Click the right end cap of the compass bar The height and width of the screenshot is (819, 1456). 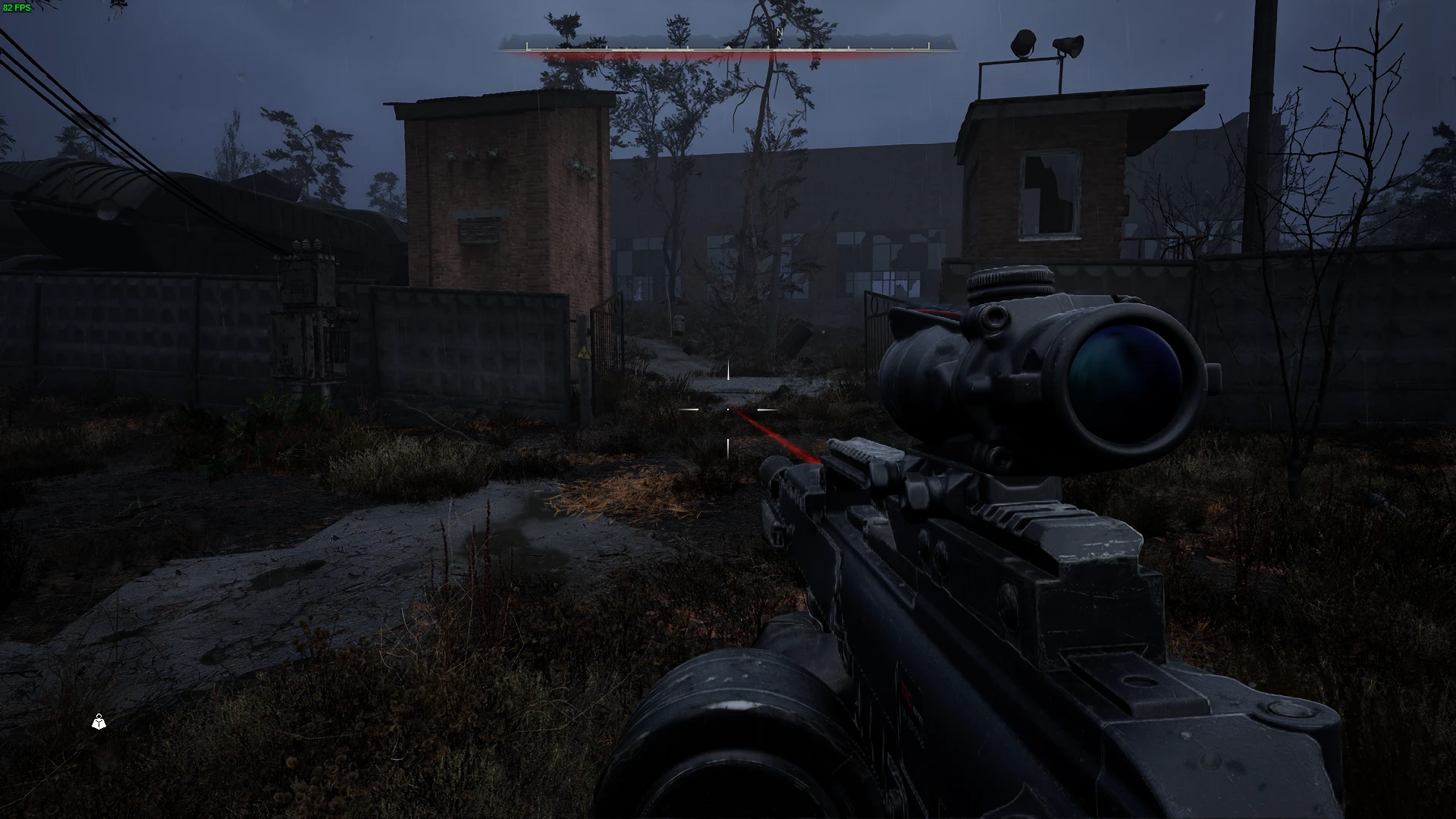tap(928, 46)
